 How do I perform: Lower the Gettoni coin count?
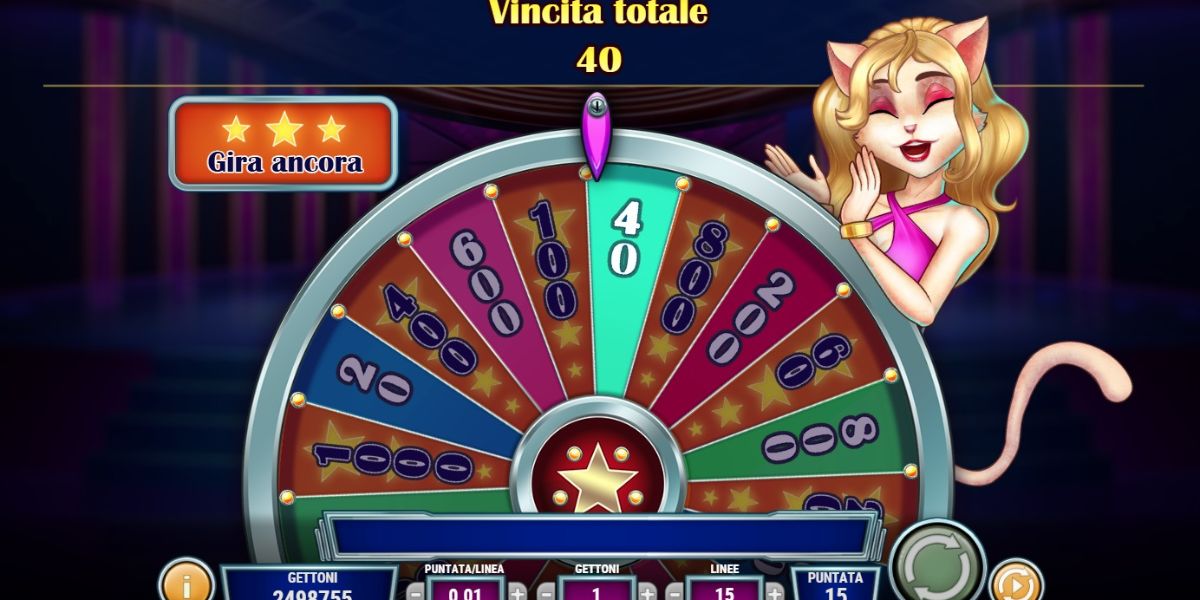pyautogui.click(x=546, y=591)
